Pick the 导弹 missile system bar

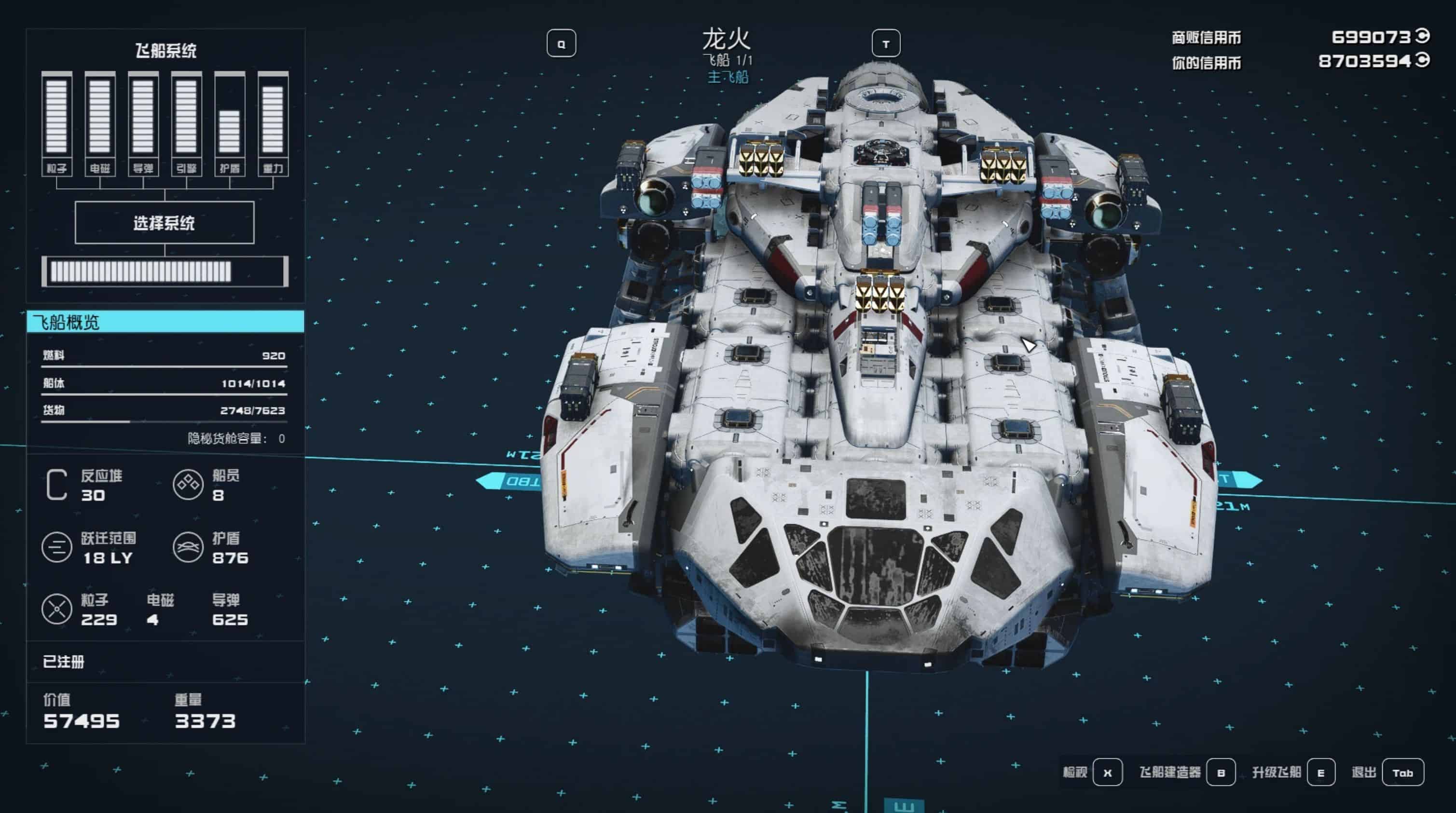[143, 123]
